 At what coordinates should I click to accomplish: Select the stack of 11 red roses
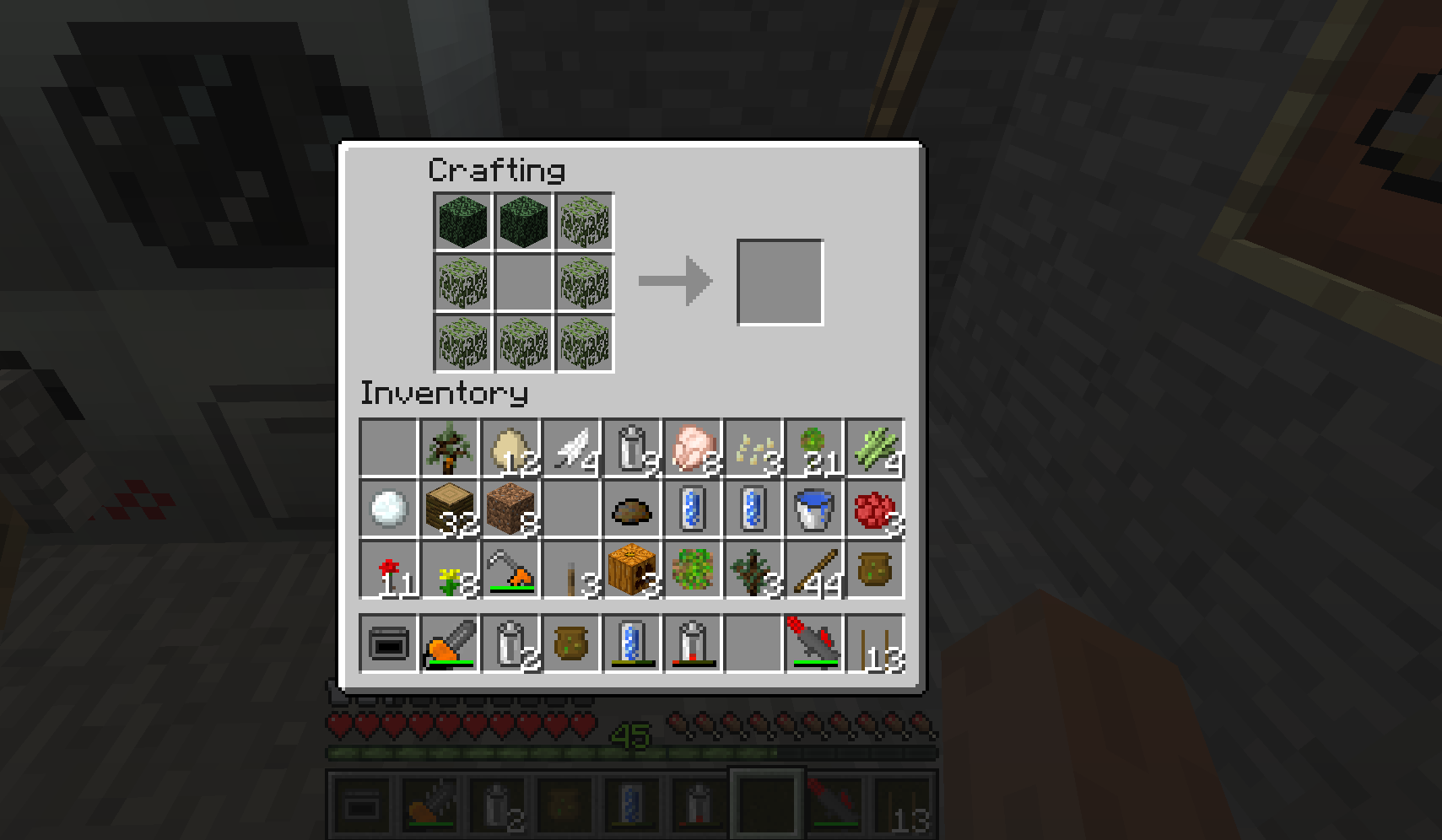[x=390, y=570]
